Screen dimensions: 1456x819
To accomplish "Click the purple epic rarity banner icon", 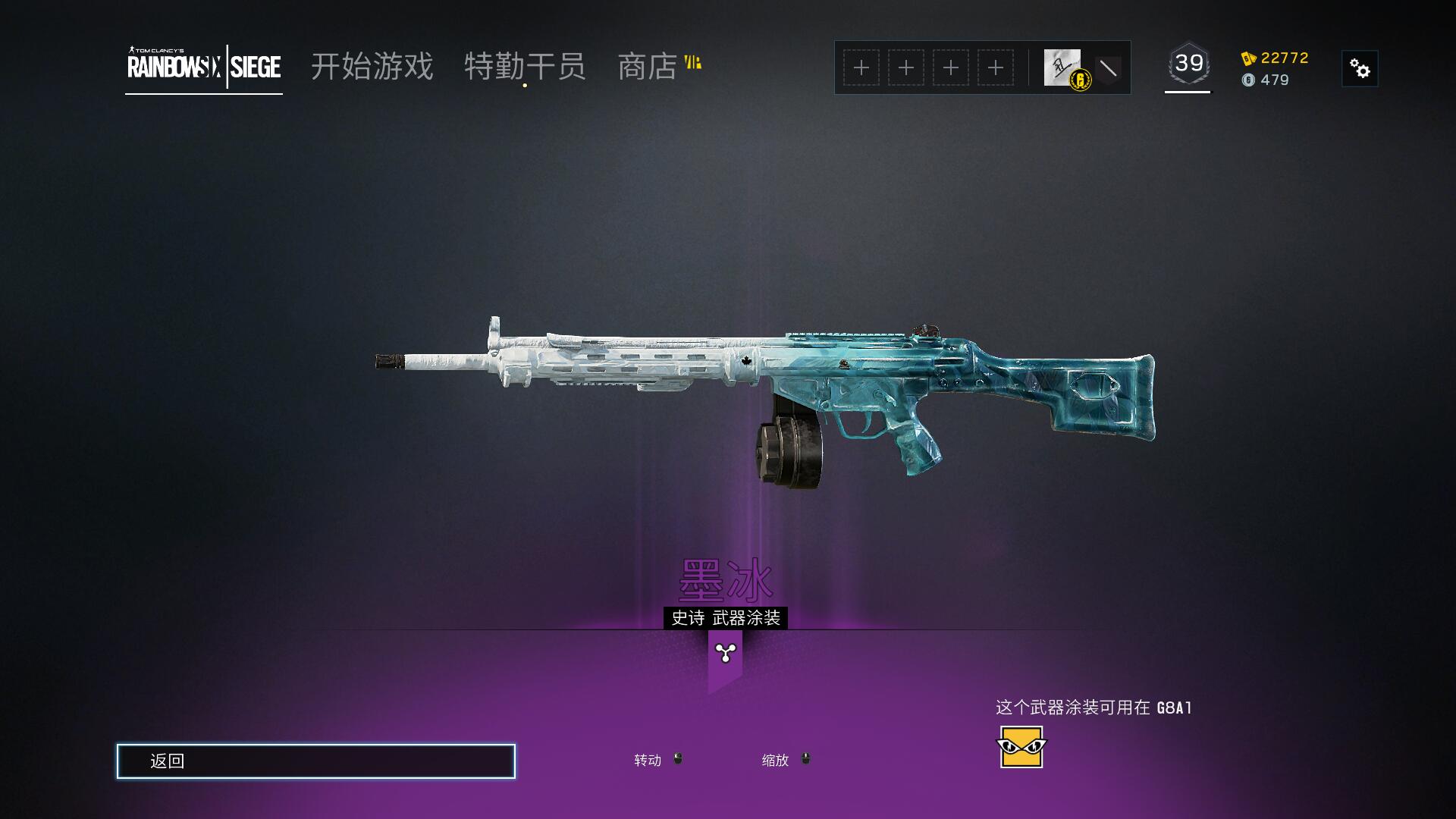I will click(726, 654).
